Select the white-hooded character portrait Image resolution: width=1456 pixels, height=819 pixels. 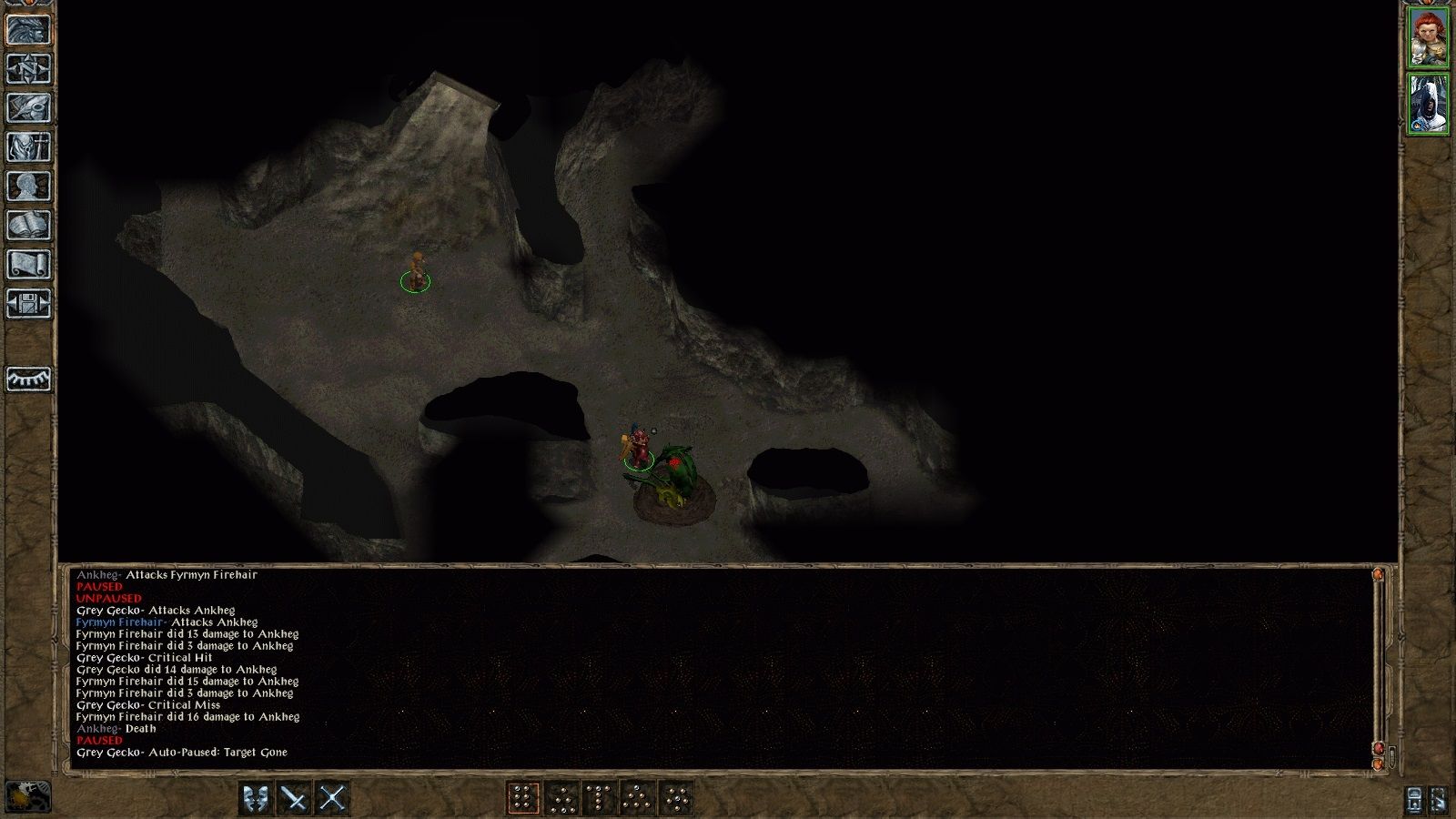[x=1428, y=105]
